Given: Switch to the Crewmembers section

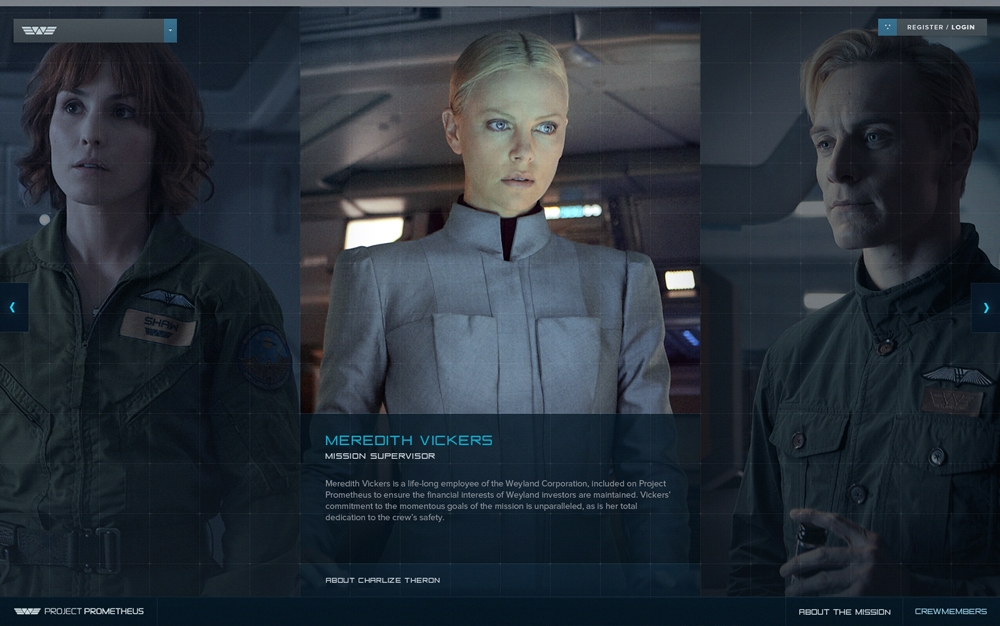Looking at the screenshot, I should (950, 612).
